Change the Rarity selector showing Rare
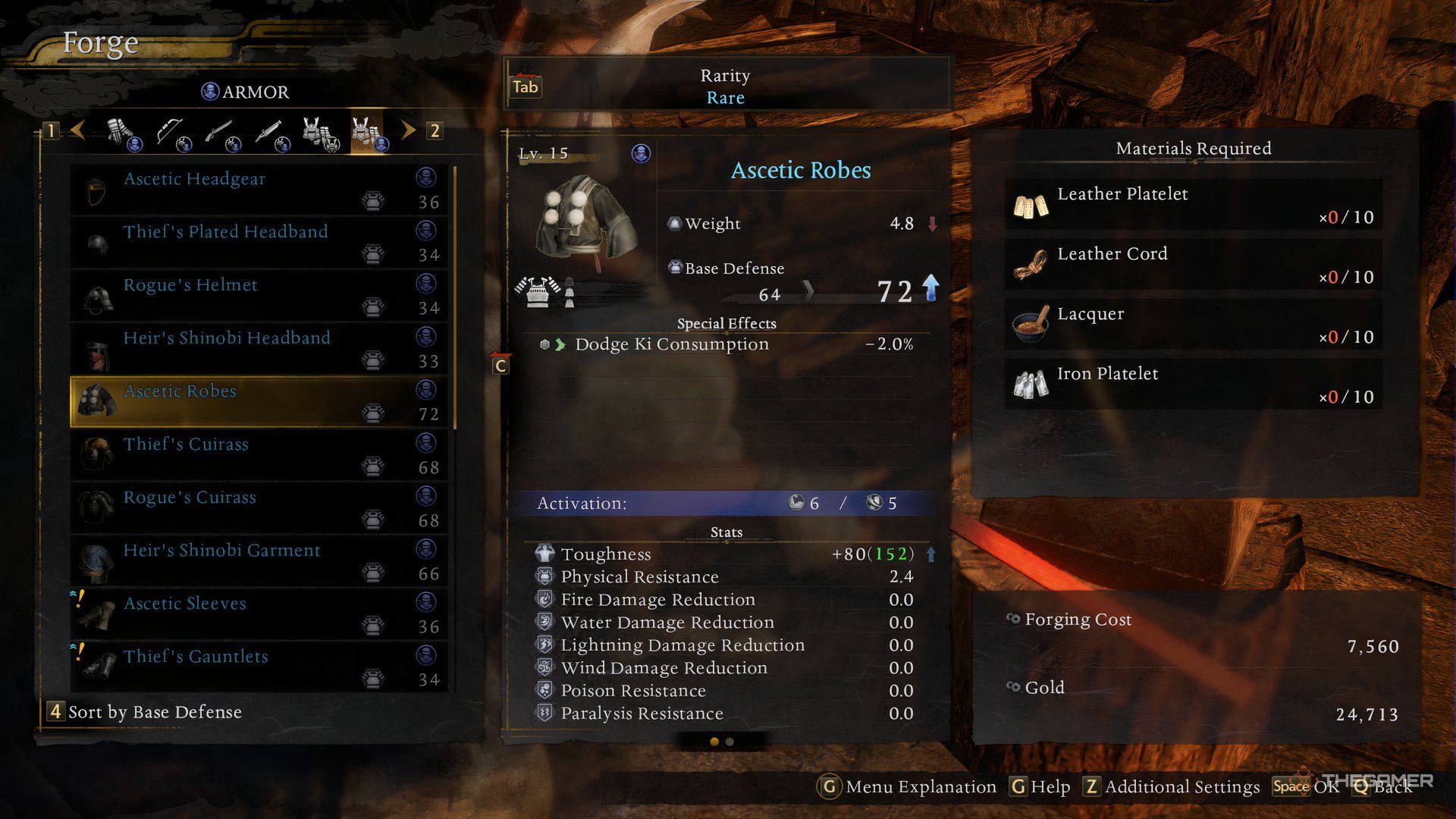The height and width of the screenshot is (819, 1456). [725, 86]
